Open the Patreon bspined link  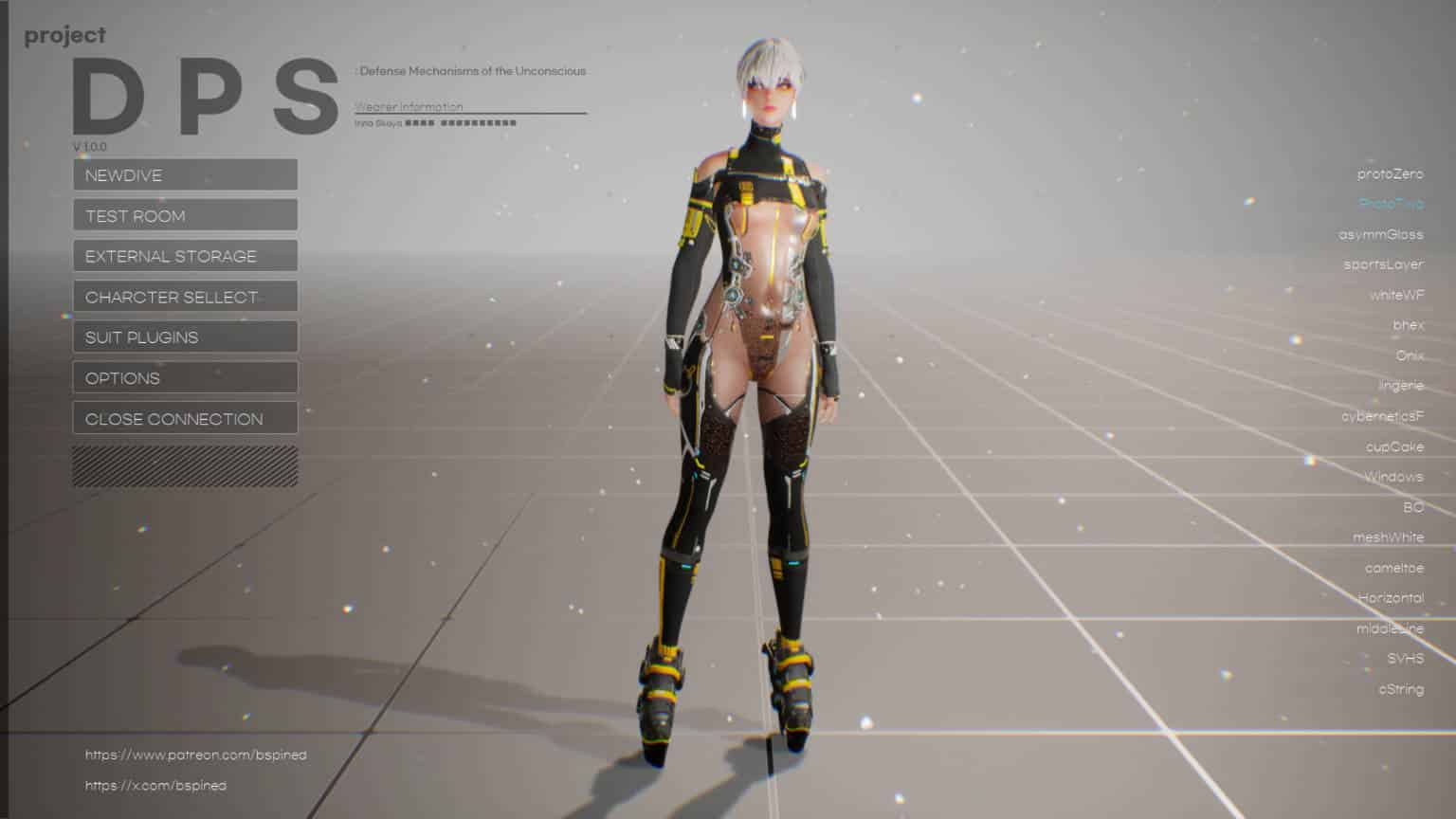coord(195,755)
